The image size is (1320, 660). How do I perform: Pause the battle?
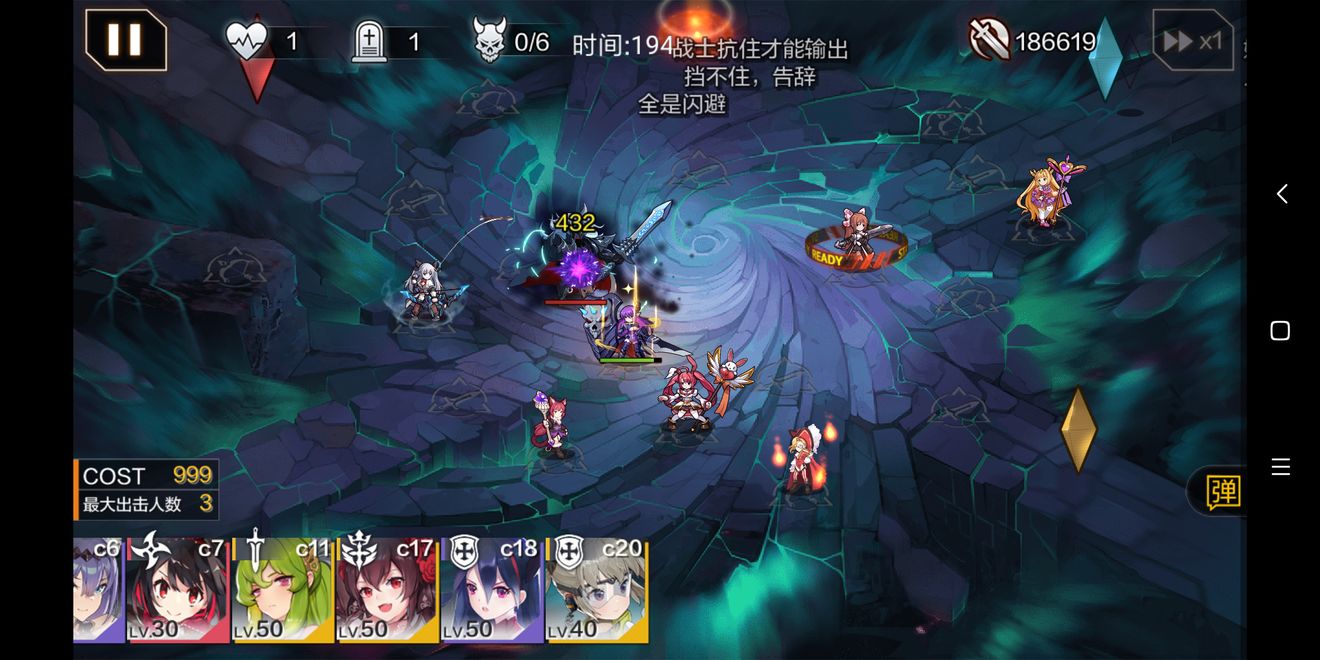click(125, 40)
